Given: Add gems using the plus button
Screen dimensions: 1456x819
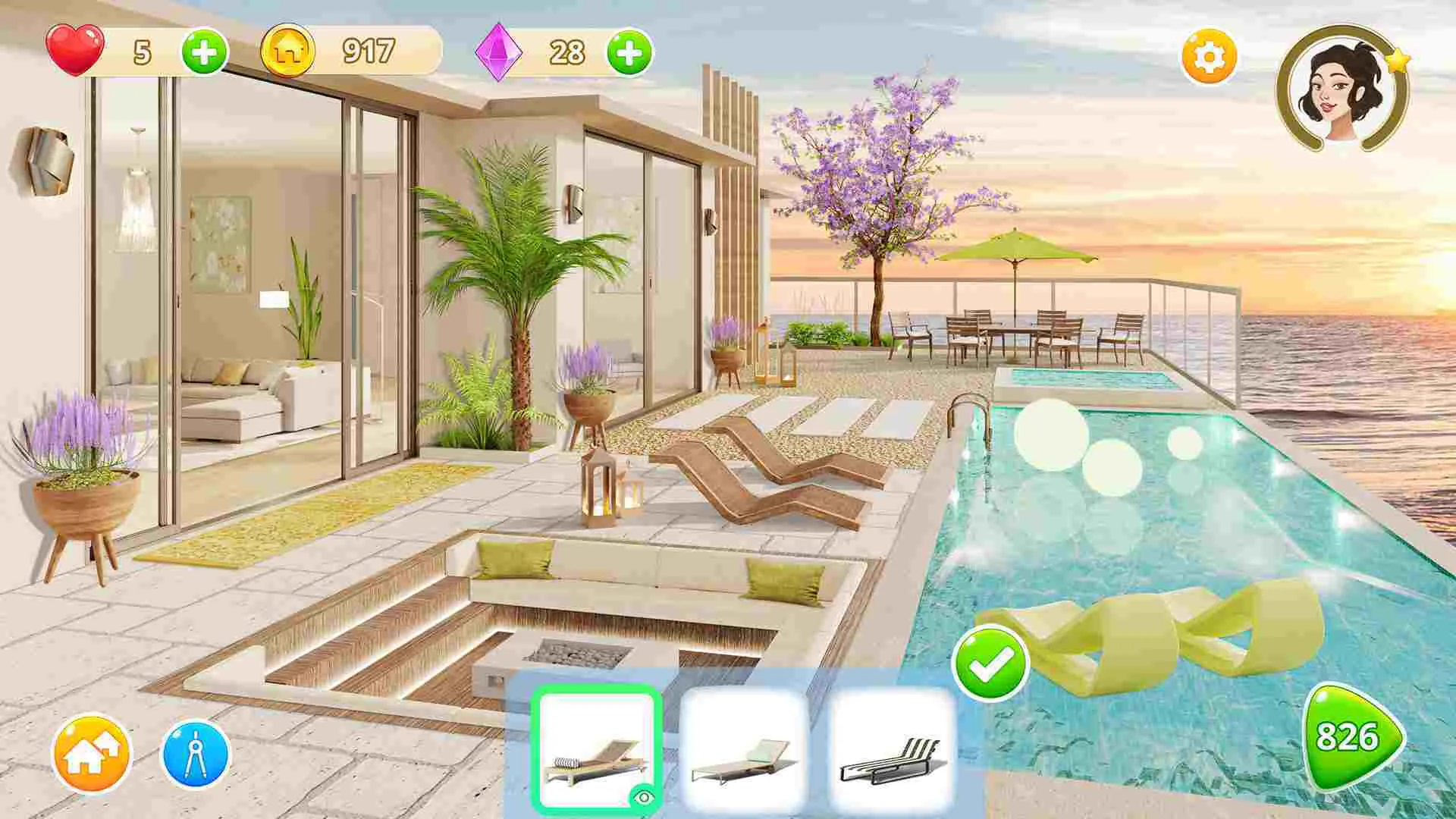Looking at the screenshot, I should 628,53.
